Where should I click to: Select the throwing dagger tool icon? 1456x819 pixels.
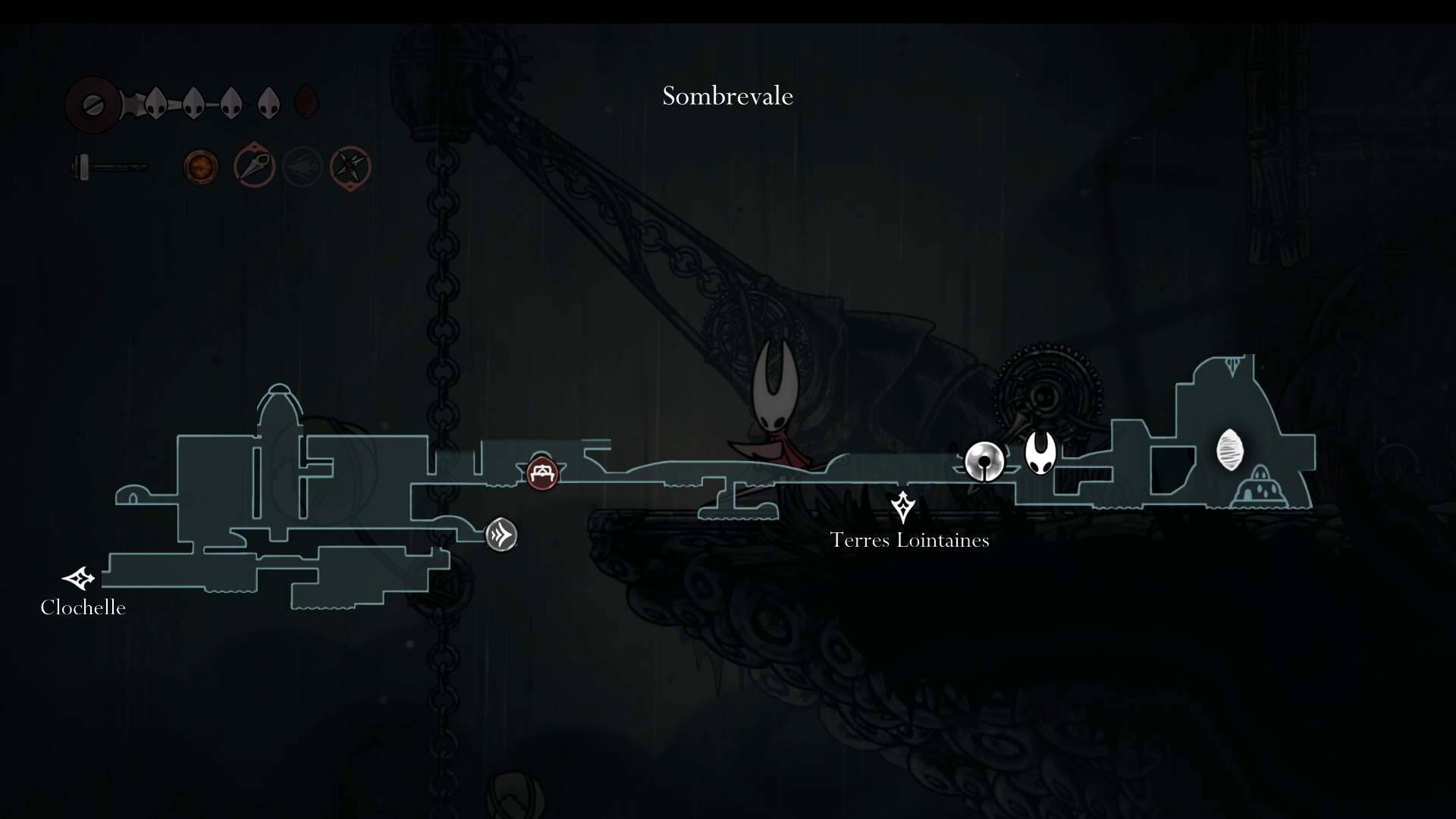pyautogui.click(x=253, y=167)
